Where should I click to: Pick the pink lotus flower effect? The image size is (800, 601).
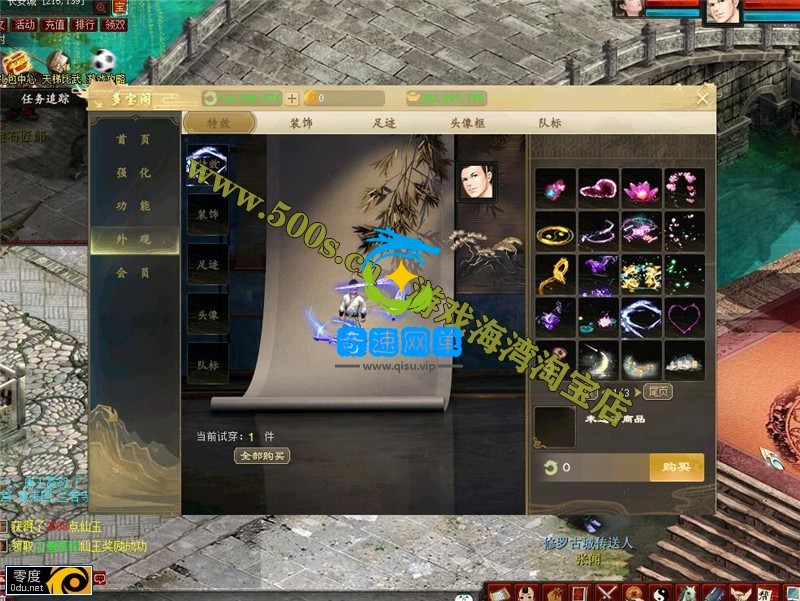[x=641, y=188]
